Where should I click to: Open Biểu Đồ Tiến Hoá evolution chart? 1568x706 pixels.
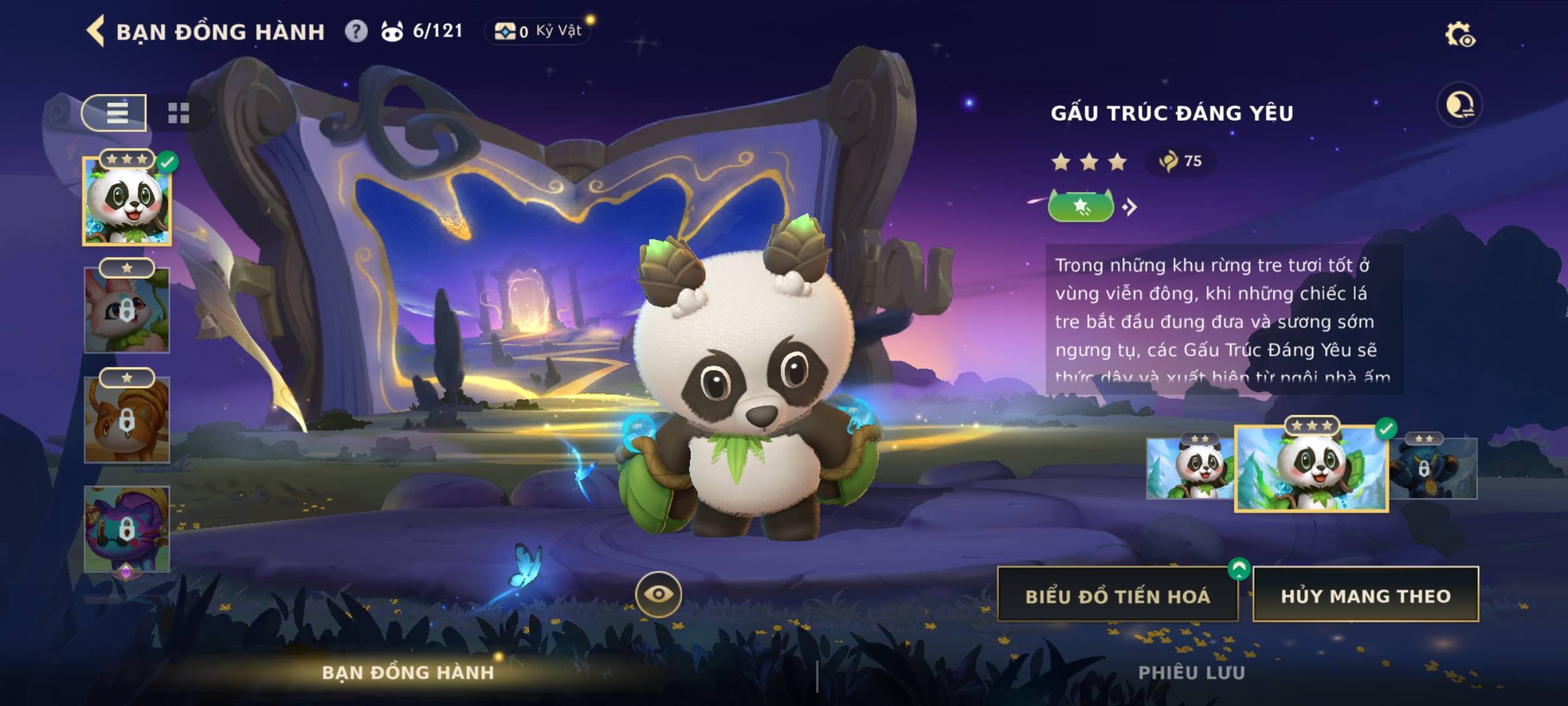click(1117, 596)
